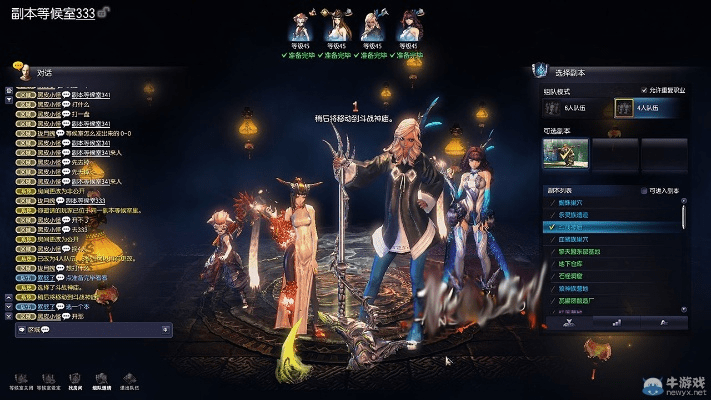Click the selected dungeon preview thumbnail
Viewport: 711px width, 400px height.
click(x=566, y=154)
